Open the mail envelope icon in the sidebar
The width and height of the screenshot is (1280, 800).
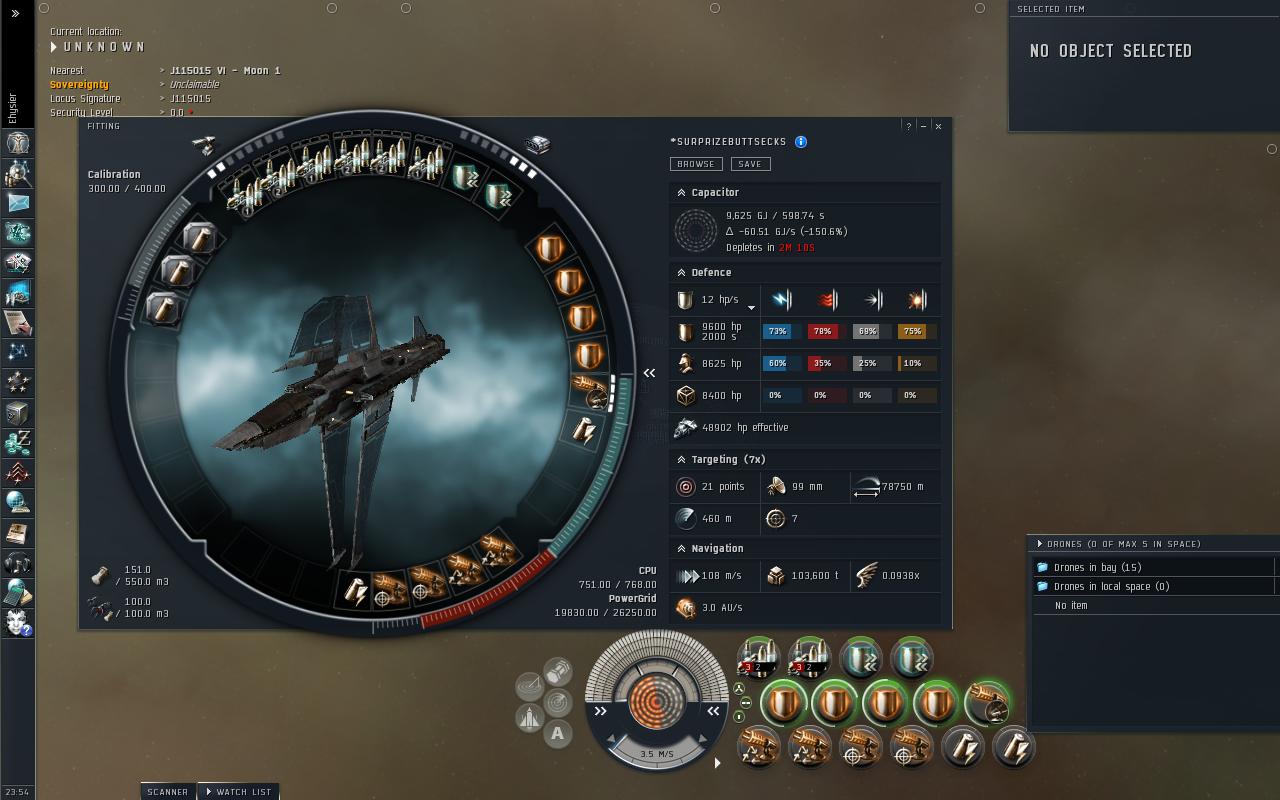(x=18, y=203)
